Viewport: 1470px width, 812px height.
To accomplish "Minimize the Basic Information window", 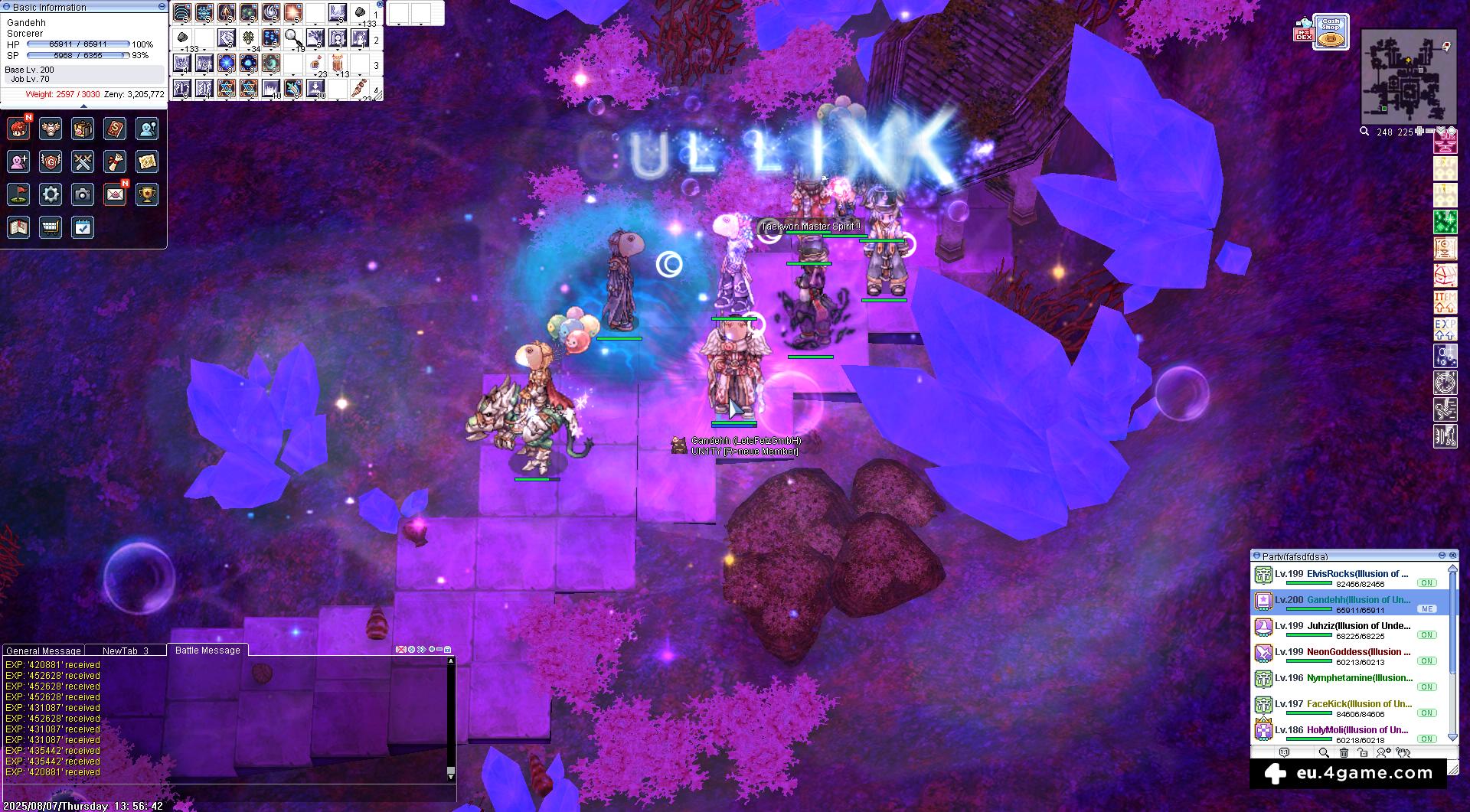I will click(162, 6).
